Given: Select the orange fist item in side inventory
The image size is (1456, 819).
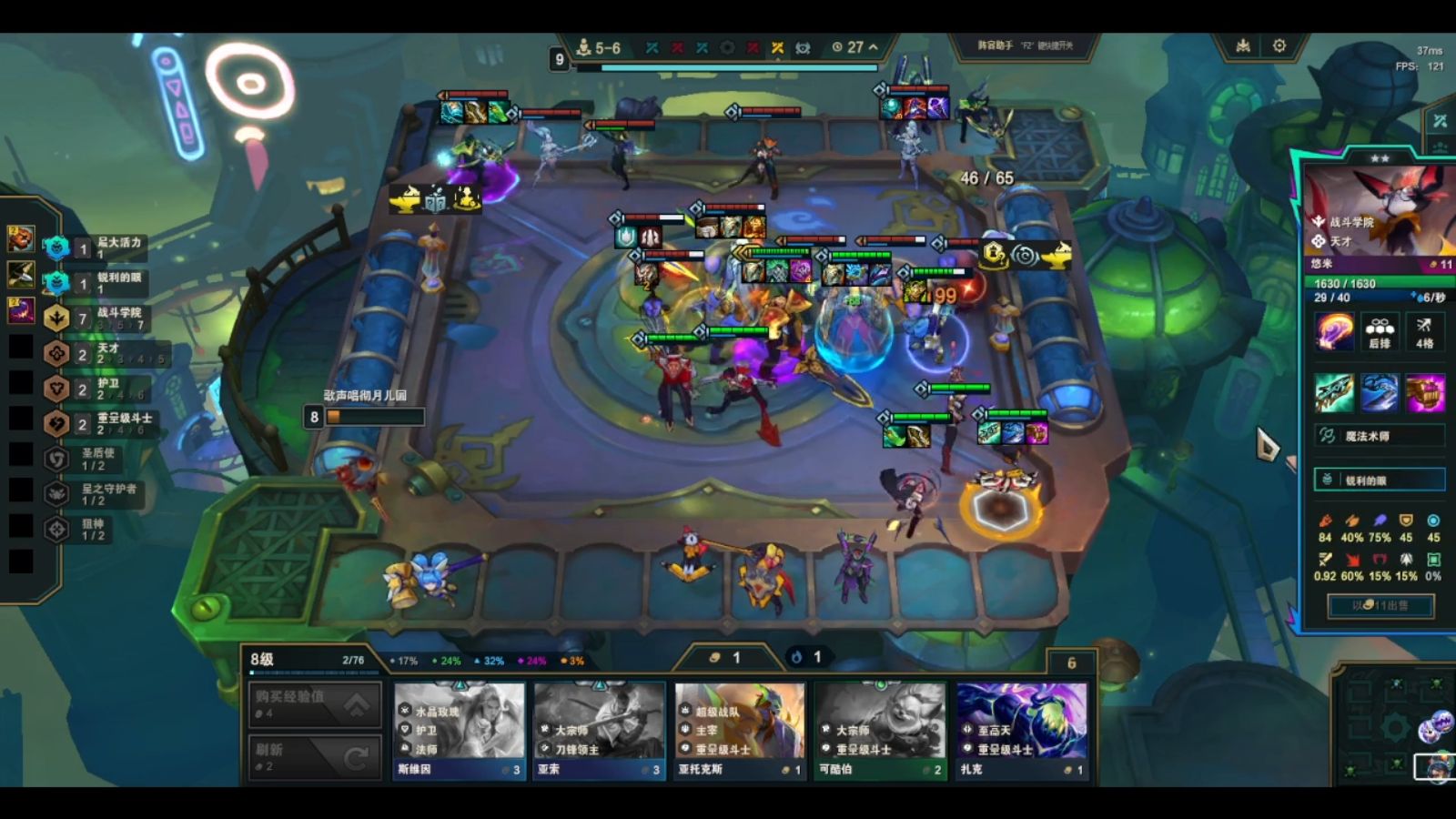Looking at the screenshot, I should (20, 239).
